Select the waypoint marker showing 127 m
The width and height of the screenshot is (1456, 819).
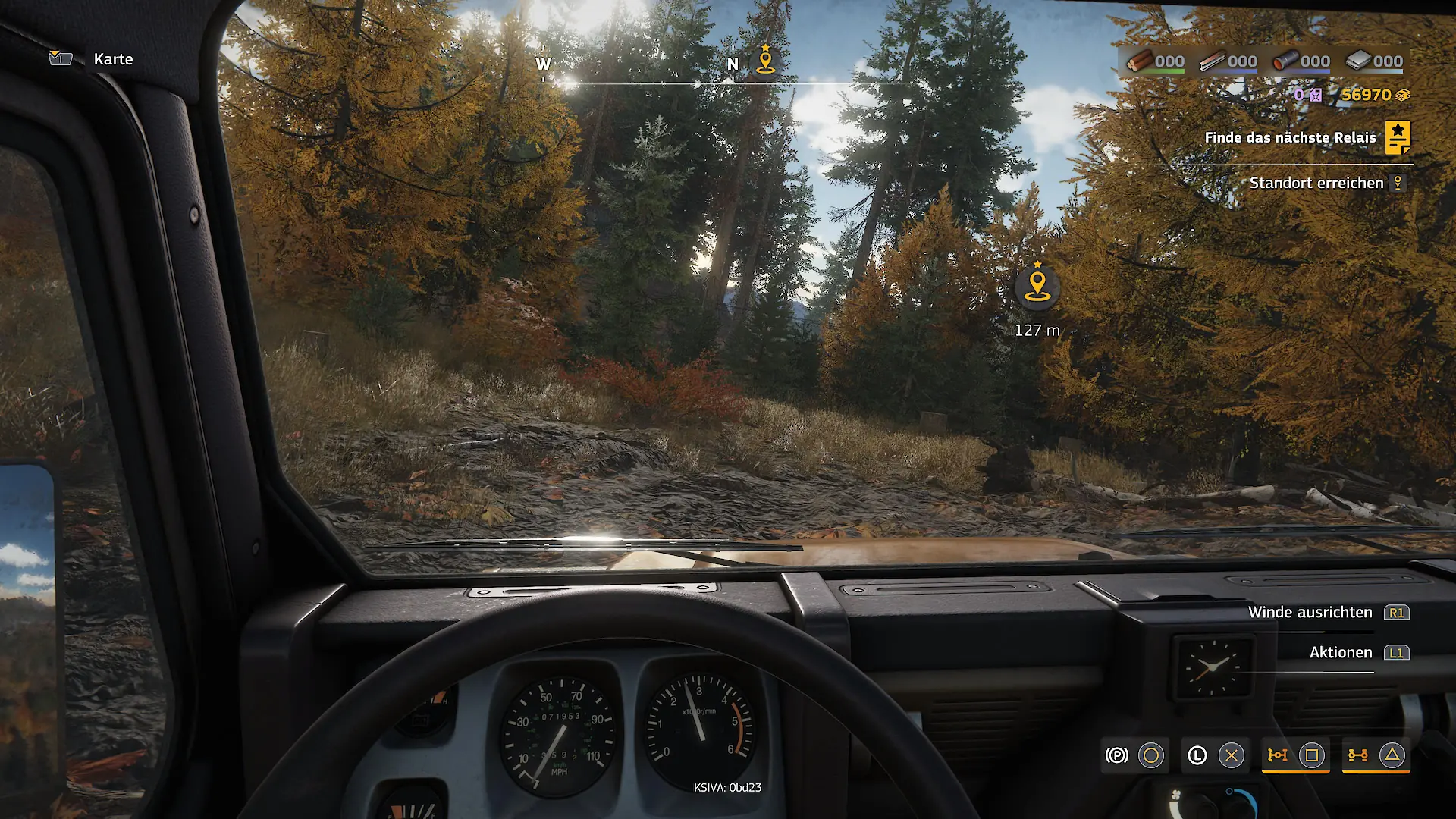click(1037, 287)
